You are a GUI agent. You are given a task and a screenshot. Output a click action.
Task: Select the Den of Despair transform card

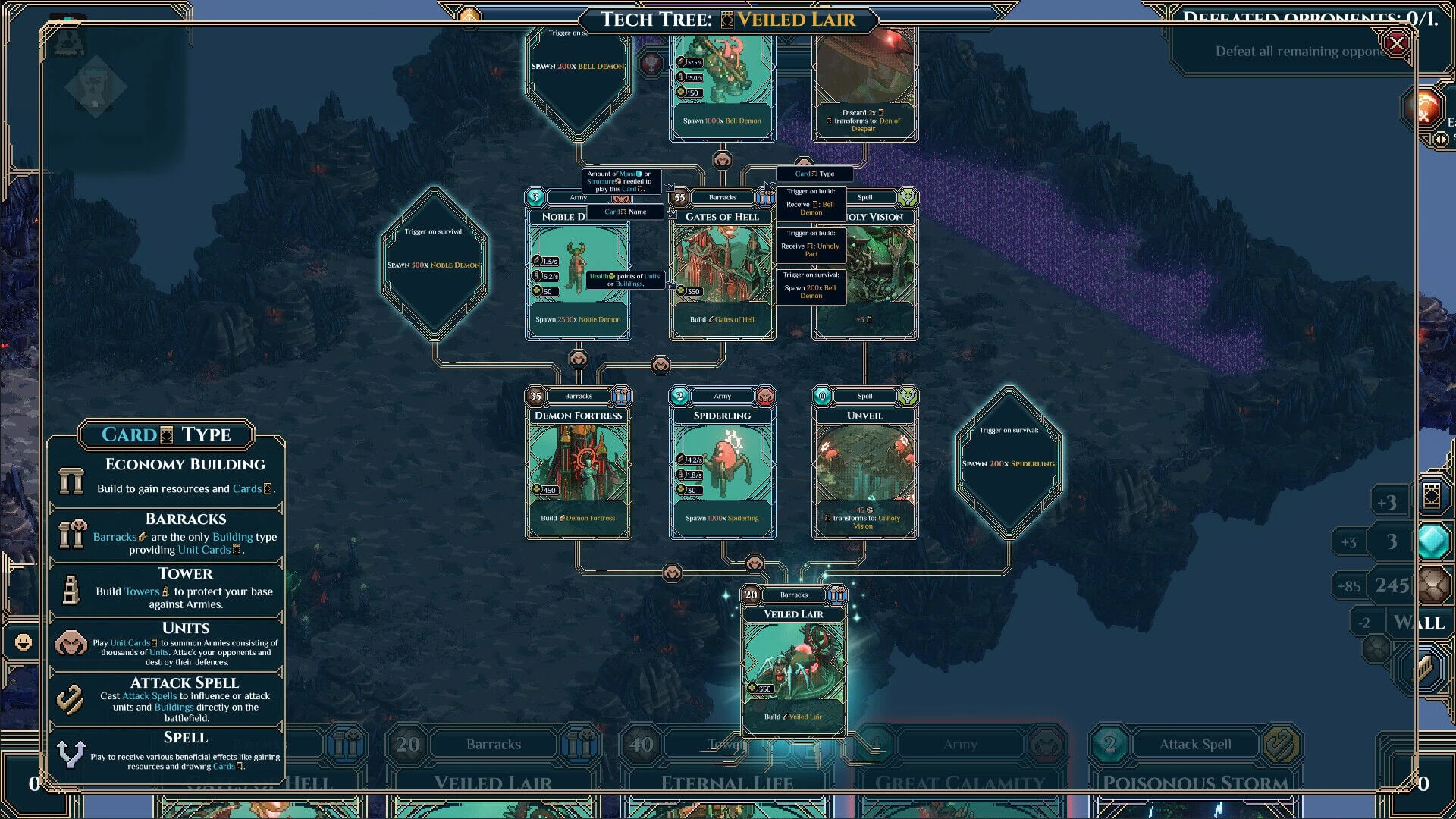864,83
